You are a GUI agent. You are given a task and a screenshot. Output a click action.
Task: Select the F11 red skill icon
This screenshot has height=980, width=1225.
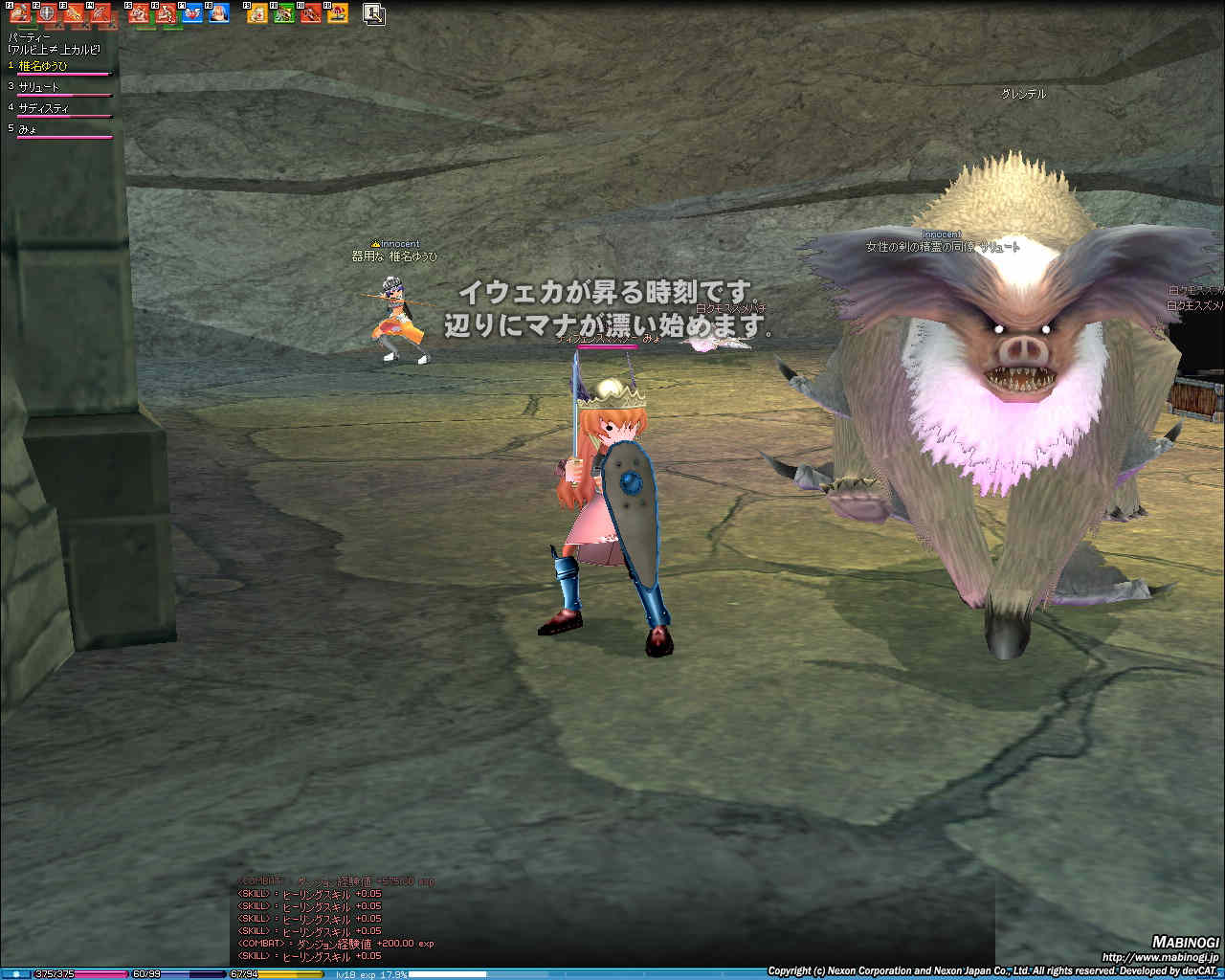311,13
